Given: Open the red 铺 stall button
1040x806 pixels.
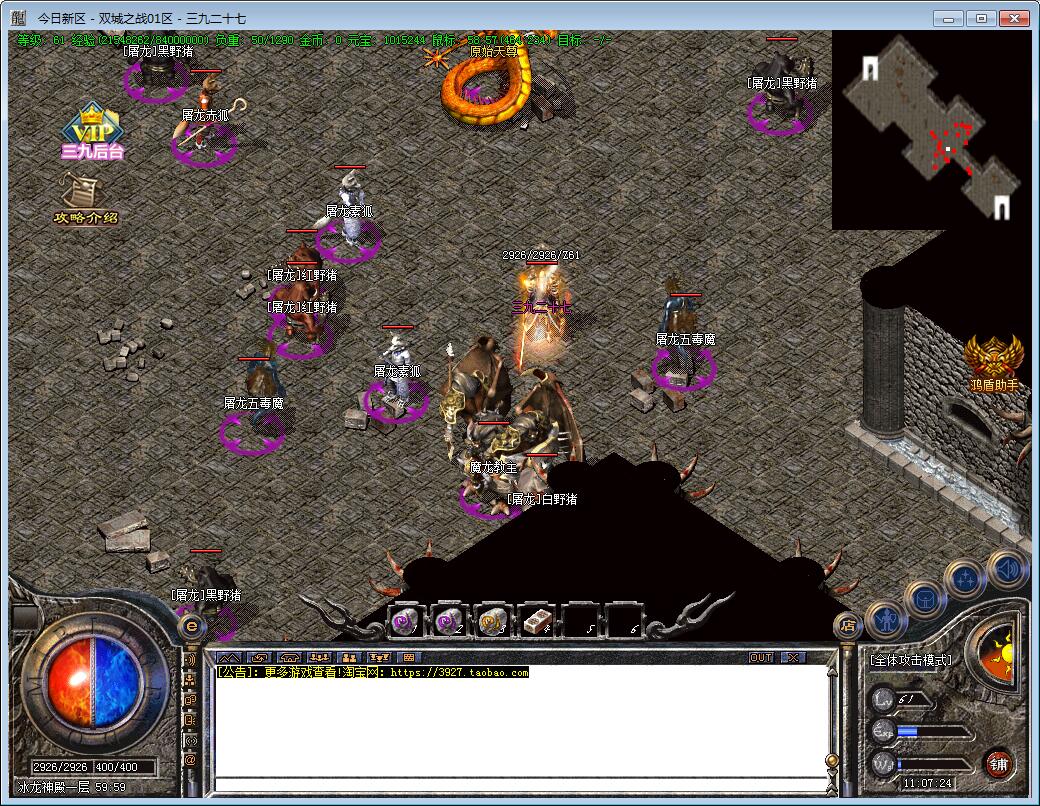Looking at the screenshot, I should pos(997,765).
